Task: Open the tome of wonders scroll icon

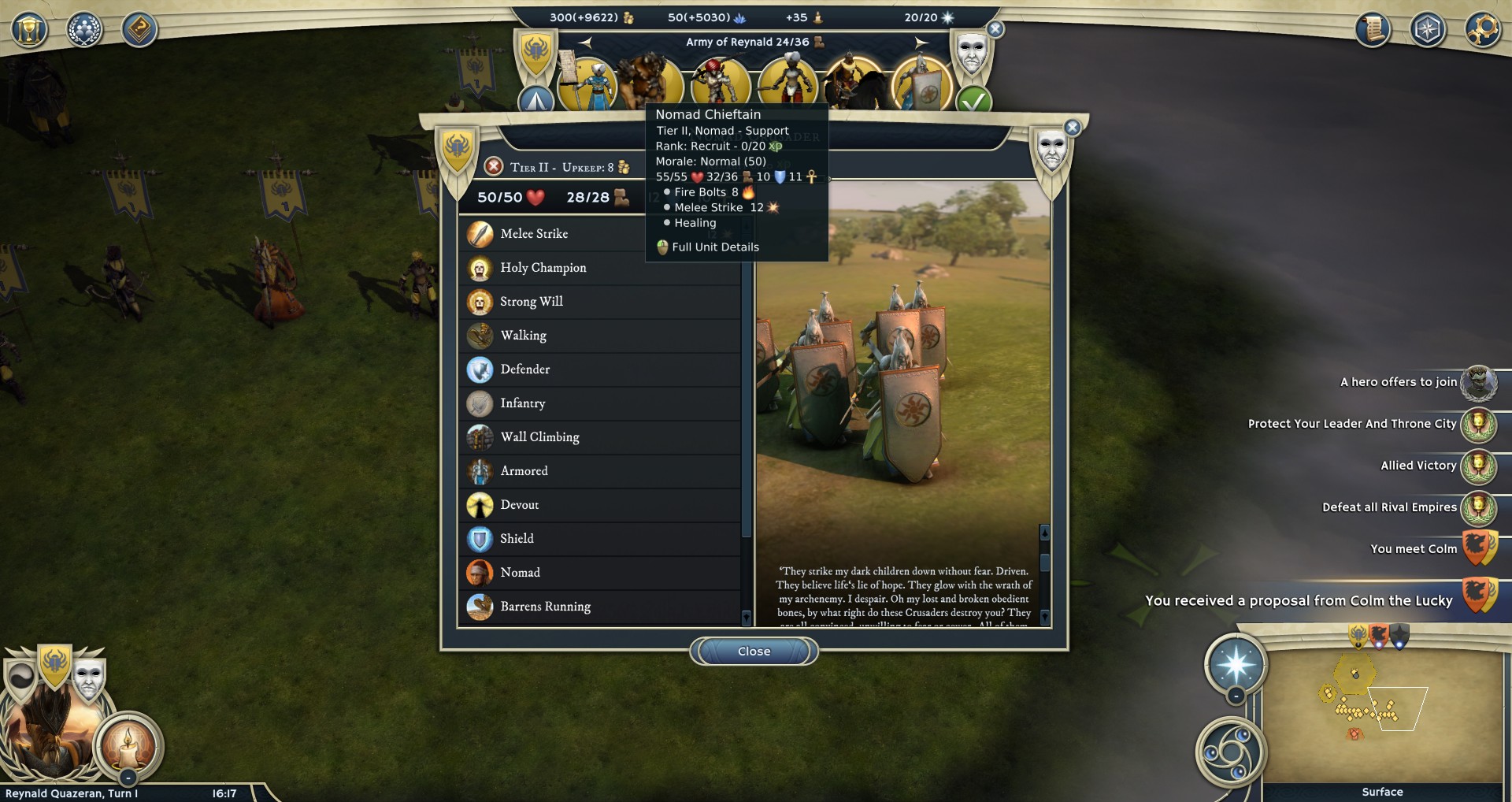Action: [1373, 30]
